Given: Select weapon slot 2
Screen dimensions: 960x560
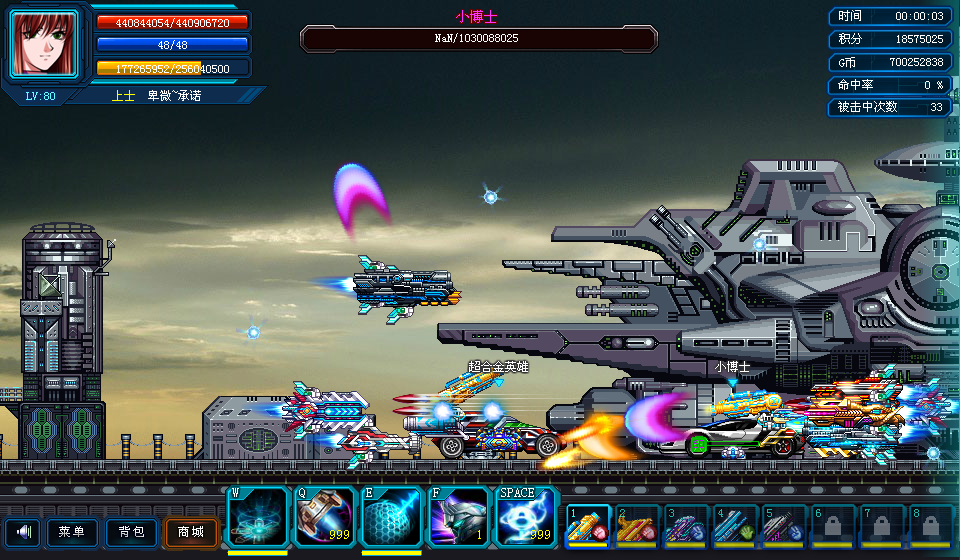Looking at the screenshot, I should pos(636,524).
